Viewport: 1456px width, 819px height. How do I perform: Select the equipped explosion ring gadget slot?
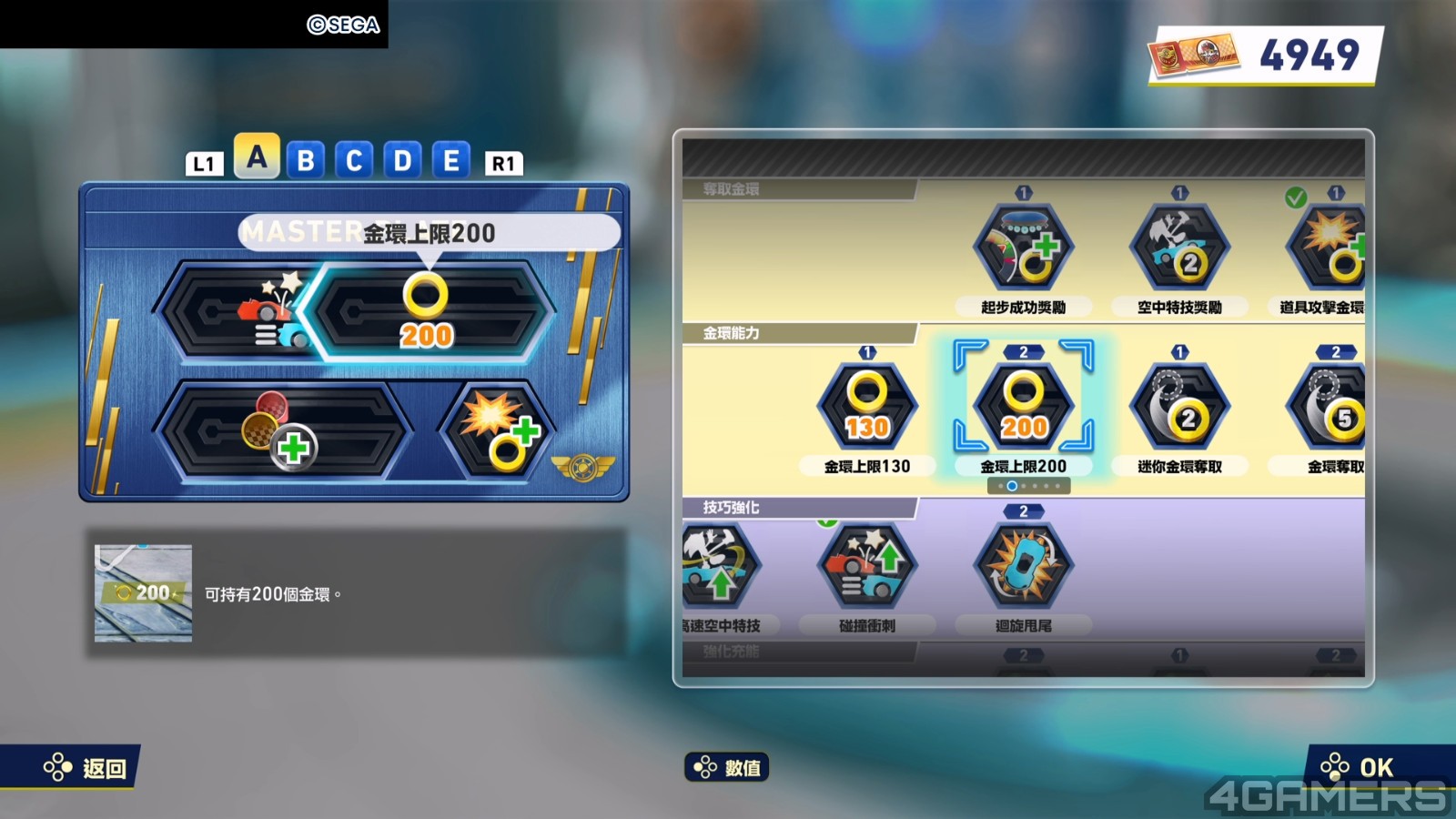coord(499,430)
